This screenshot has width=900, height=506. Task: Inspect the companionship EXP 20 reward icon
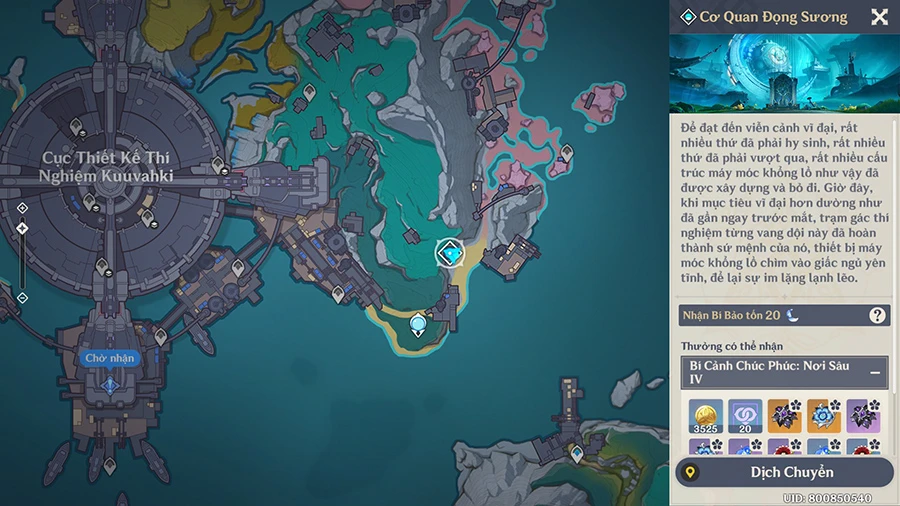(744, 416)
